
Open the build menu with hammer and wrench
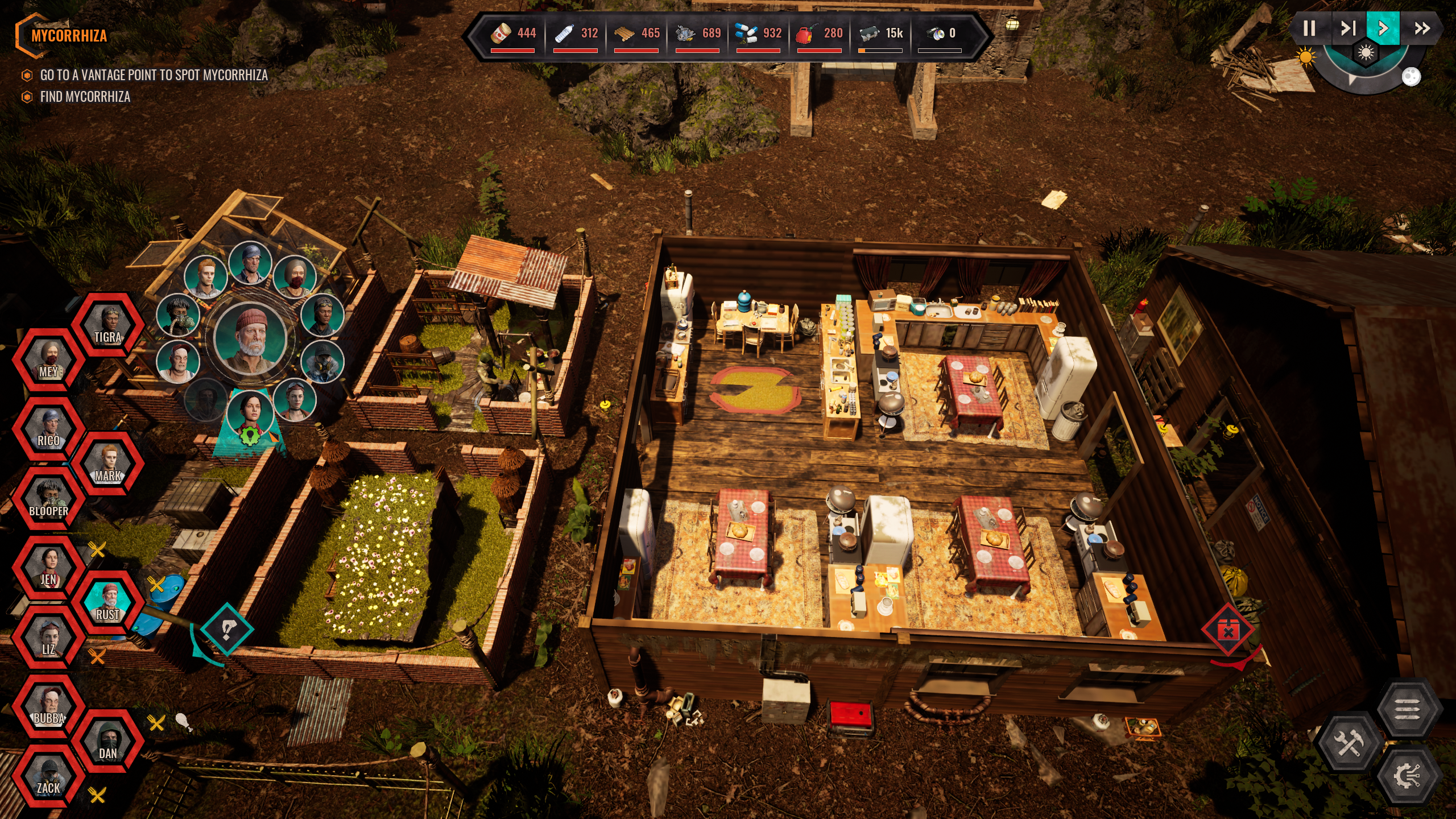pos(1348,742)
